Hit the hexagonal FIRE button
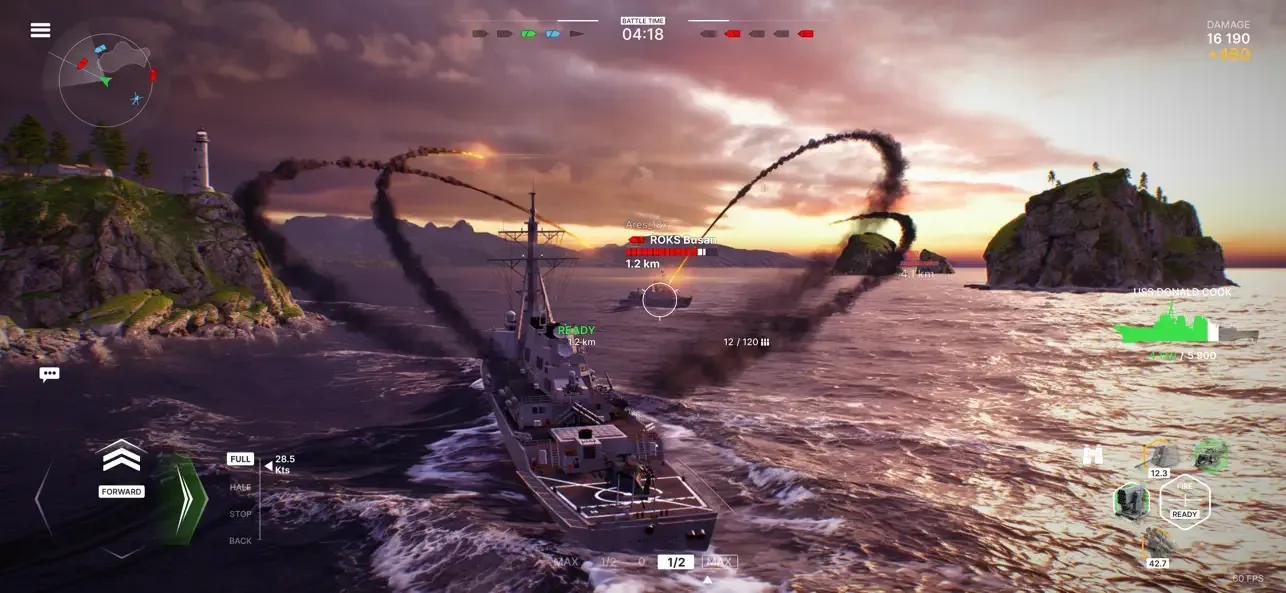Image resolution: width=1286 pixels, height=593 pixels. point(1185,501)
